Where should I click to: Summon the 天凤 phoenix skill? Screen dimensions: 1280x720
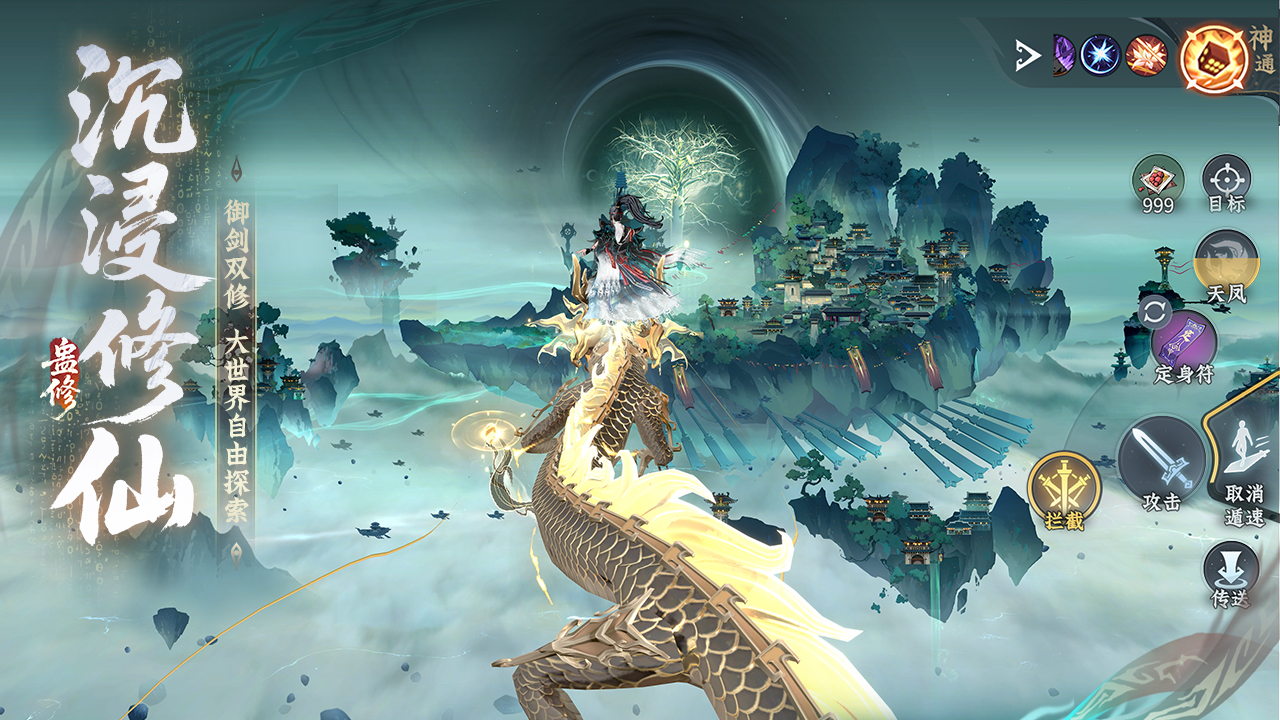1226,262
